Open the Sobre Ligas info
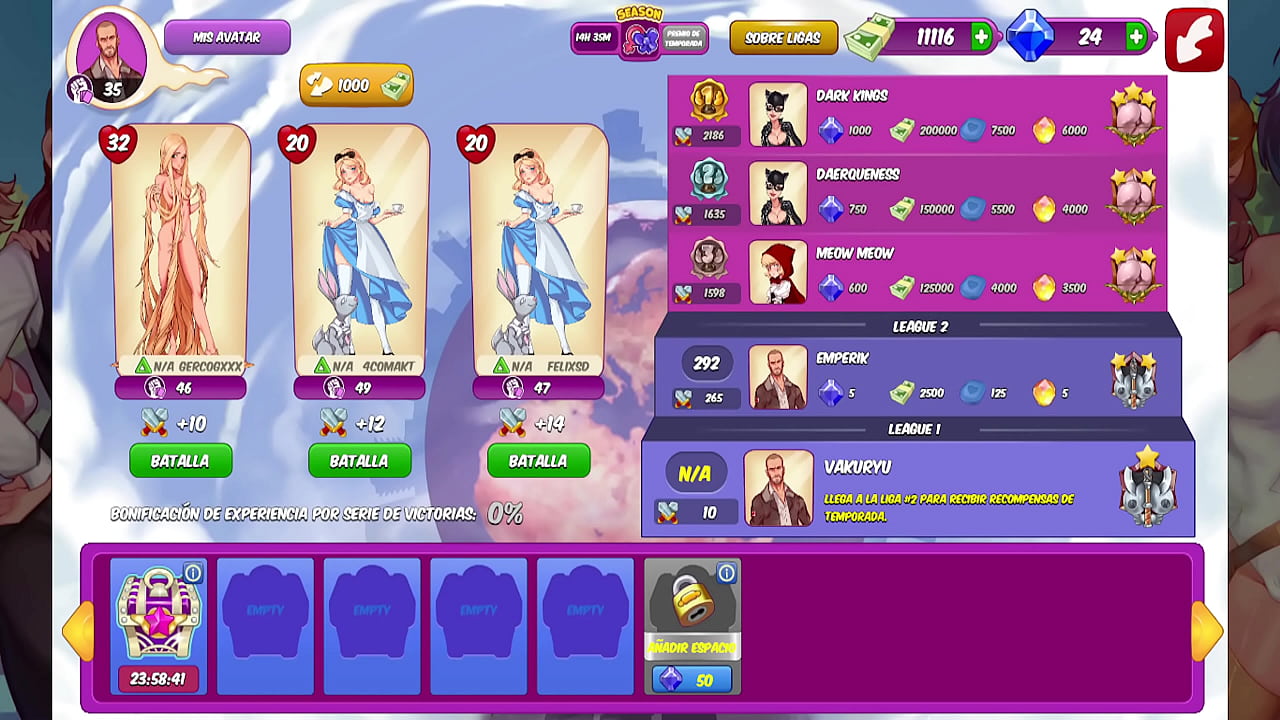This screenshot has width=1280, height=720. point(783,38)
